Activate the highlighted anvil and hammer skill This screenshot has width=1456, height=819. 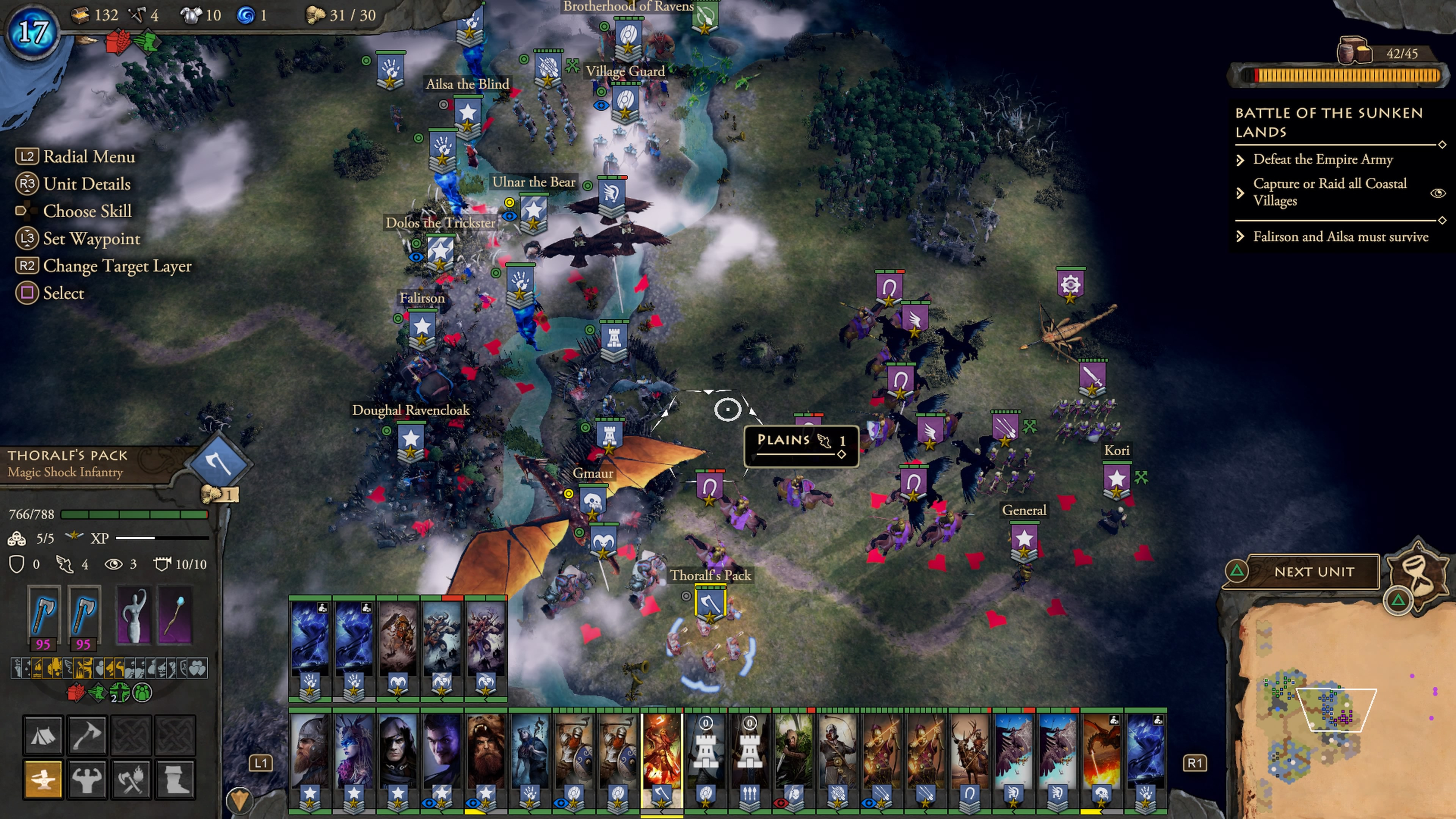(x=42, y=779)
